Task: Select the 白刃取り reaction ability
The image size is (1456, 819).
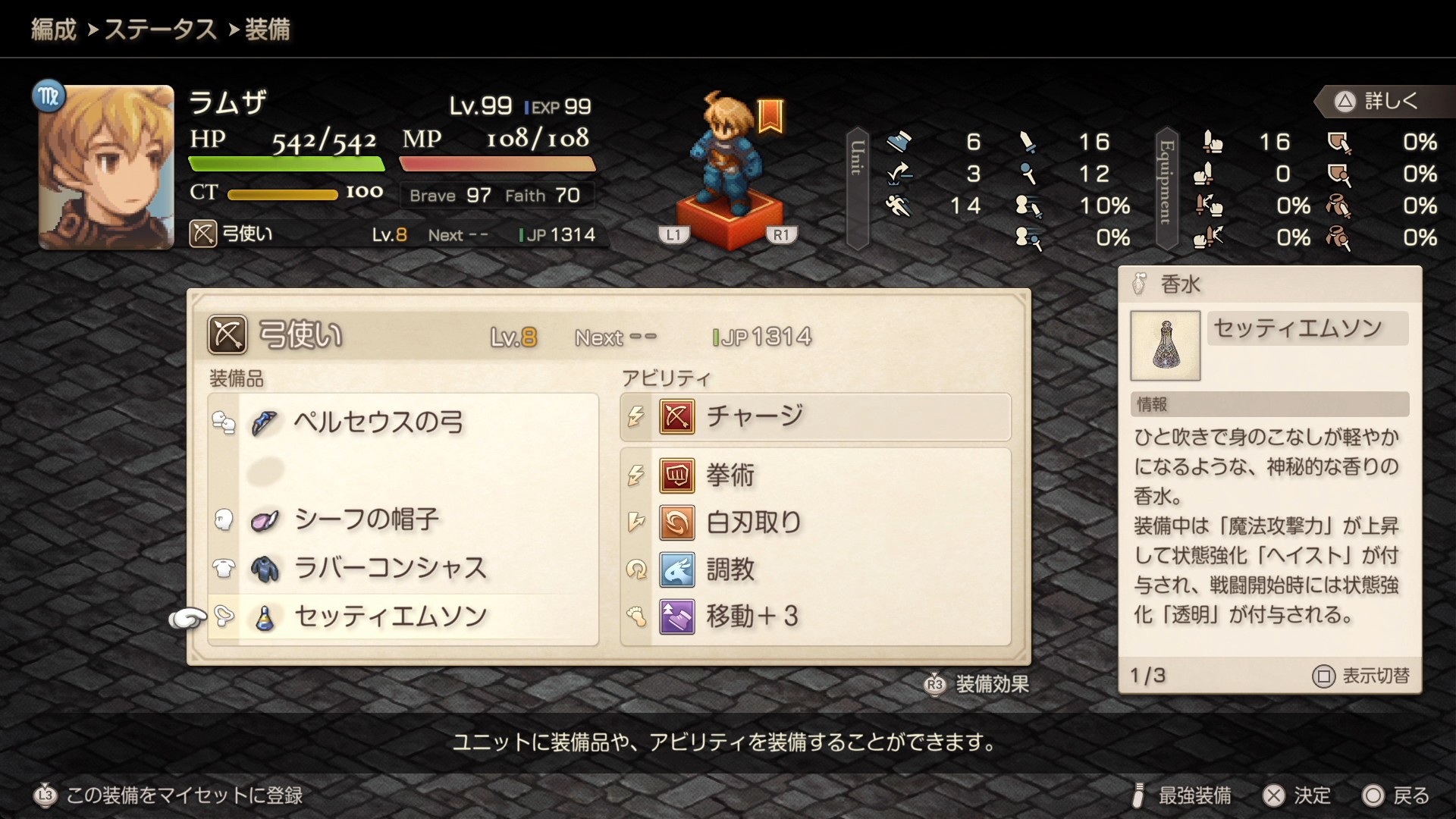Action: (x=815, y=522)
